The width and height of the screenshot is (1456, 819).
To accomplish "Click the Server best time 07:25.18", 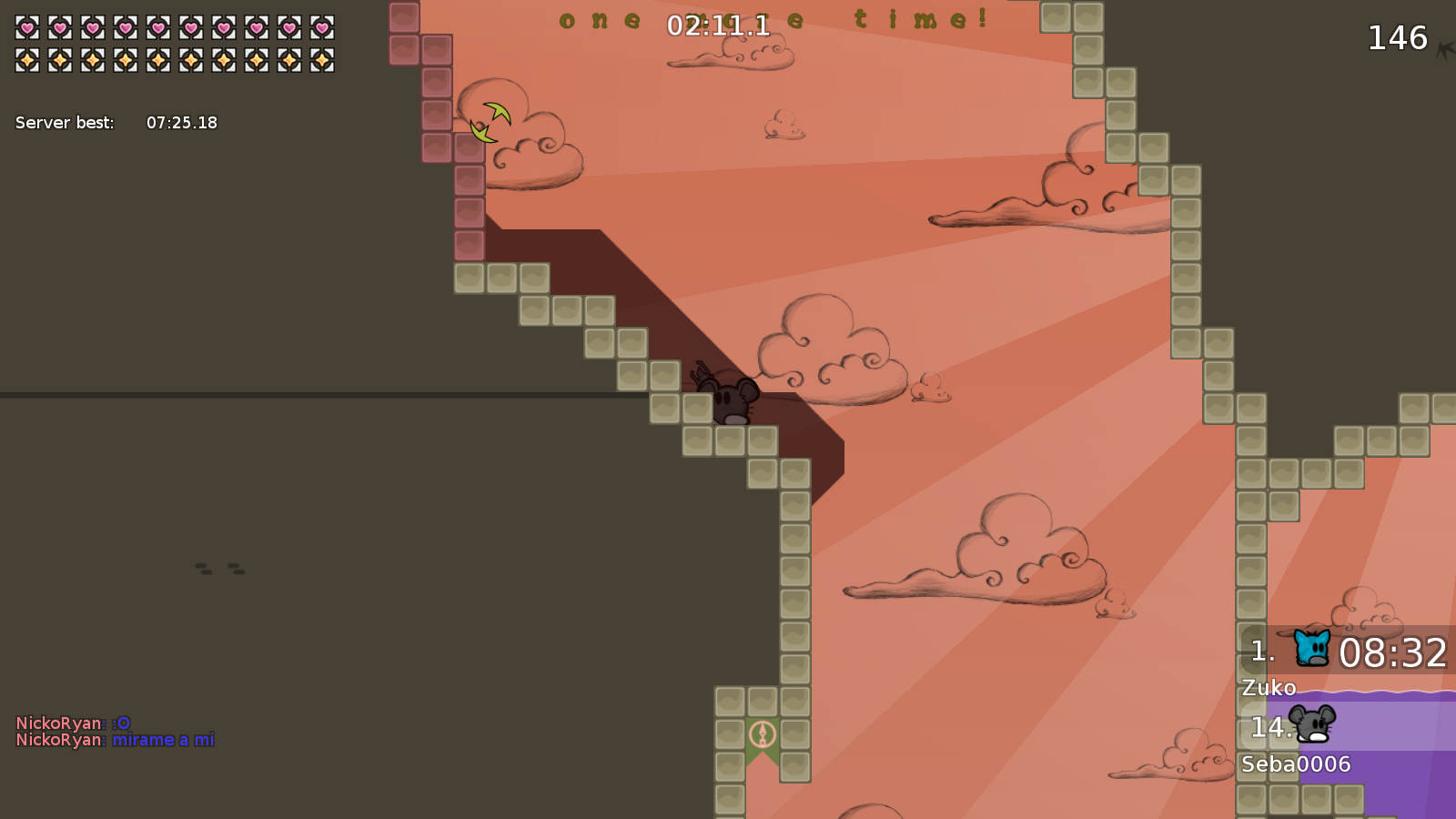I will point(182,122).
